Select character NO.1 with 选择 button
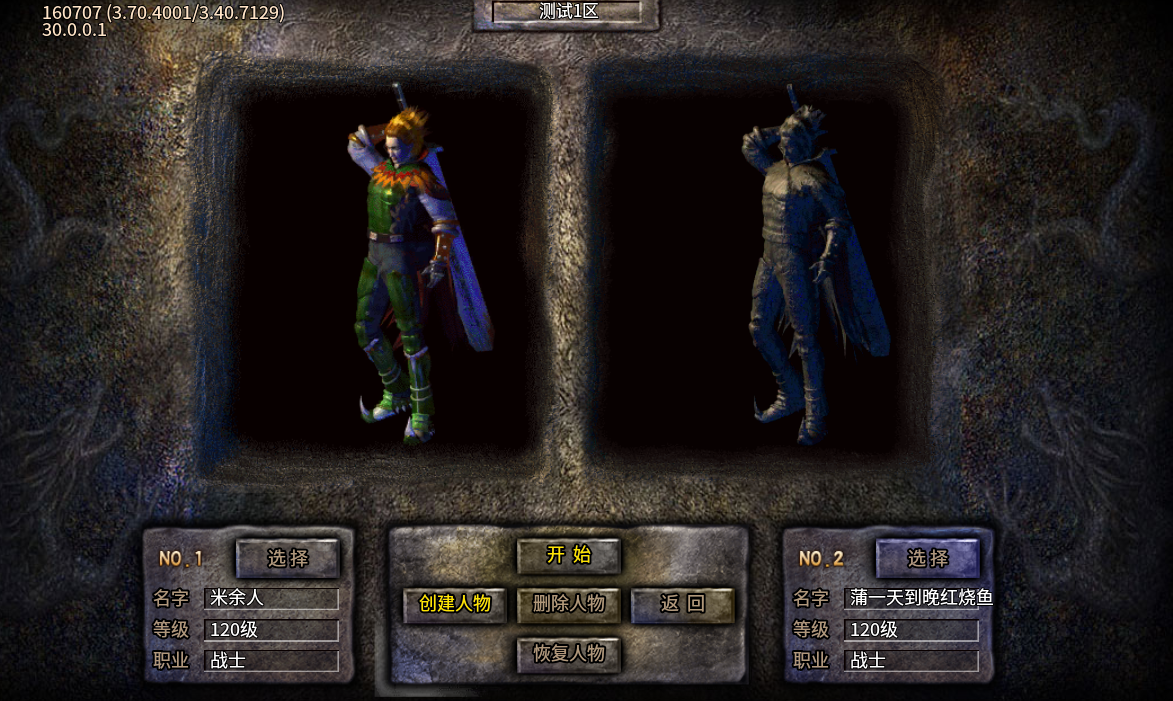The width and height of the screenshot is (1173, 701). pyautogui.click(x=288, y=558)
